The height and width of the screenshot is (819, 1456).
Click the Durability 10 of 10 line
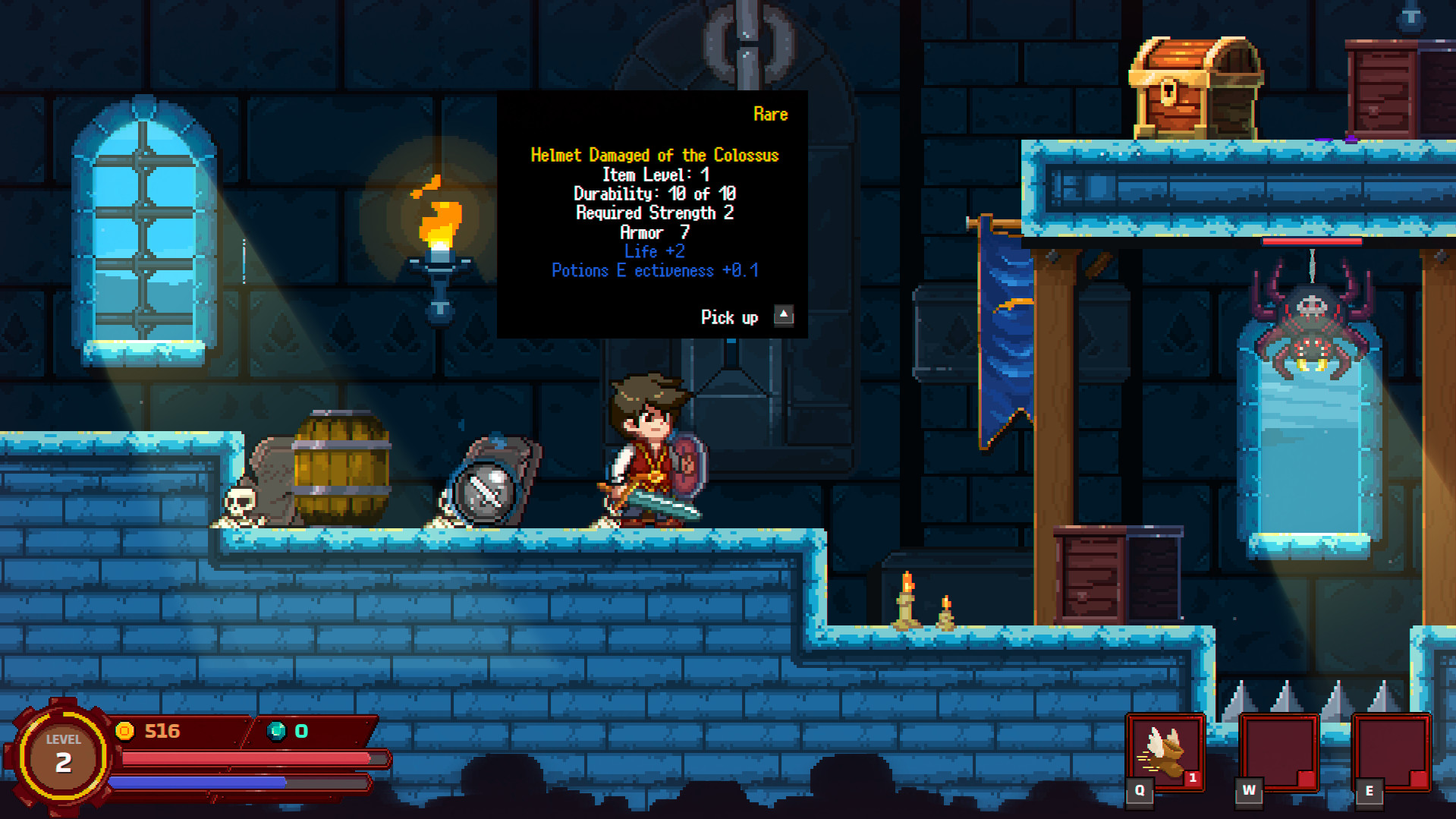(x=654, y=193)
